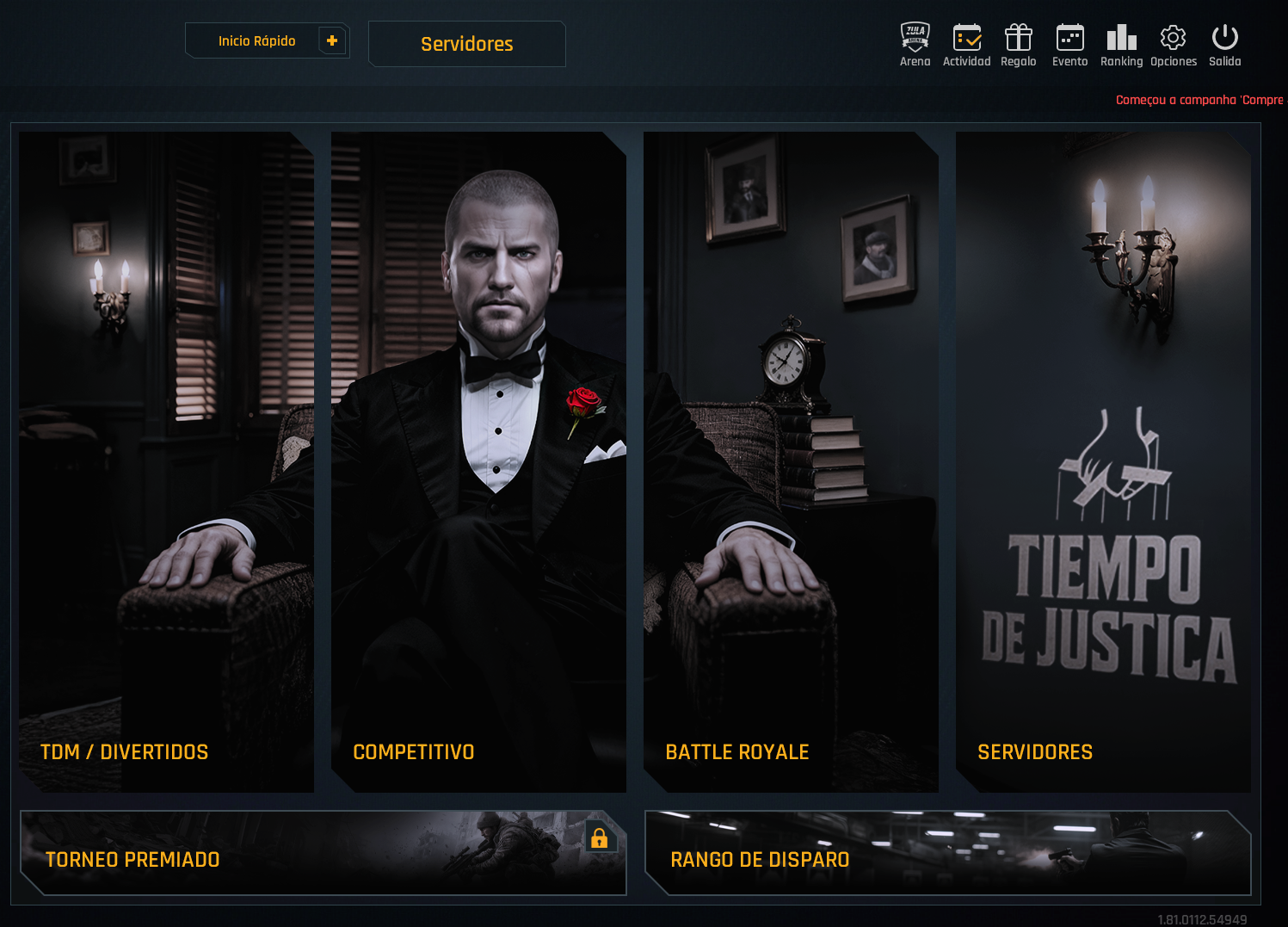This screenshot has height=927, width=1288.
Task: Click the Inicio Rápido button
Action: point(256,41)
